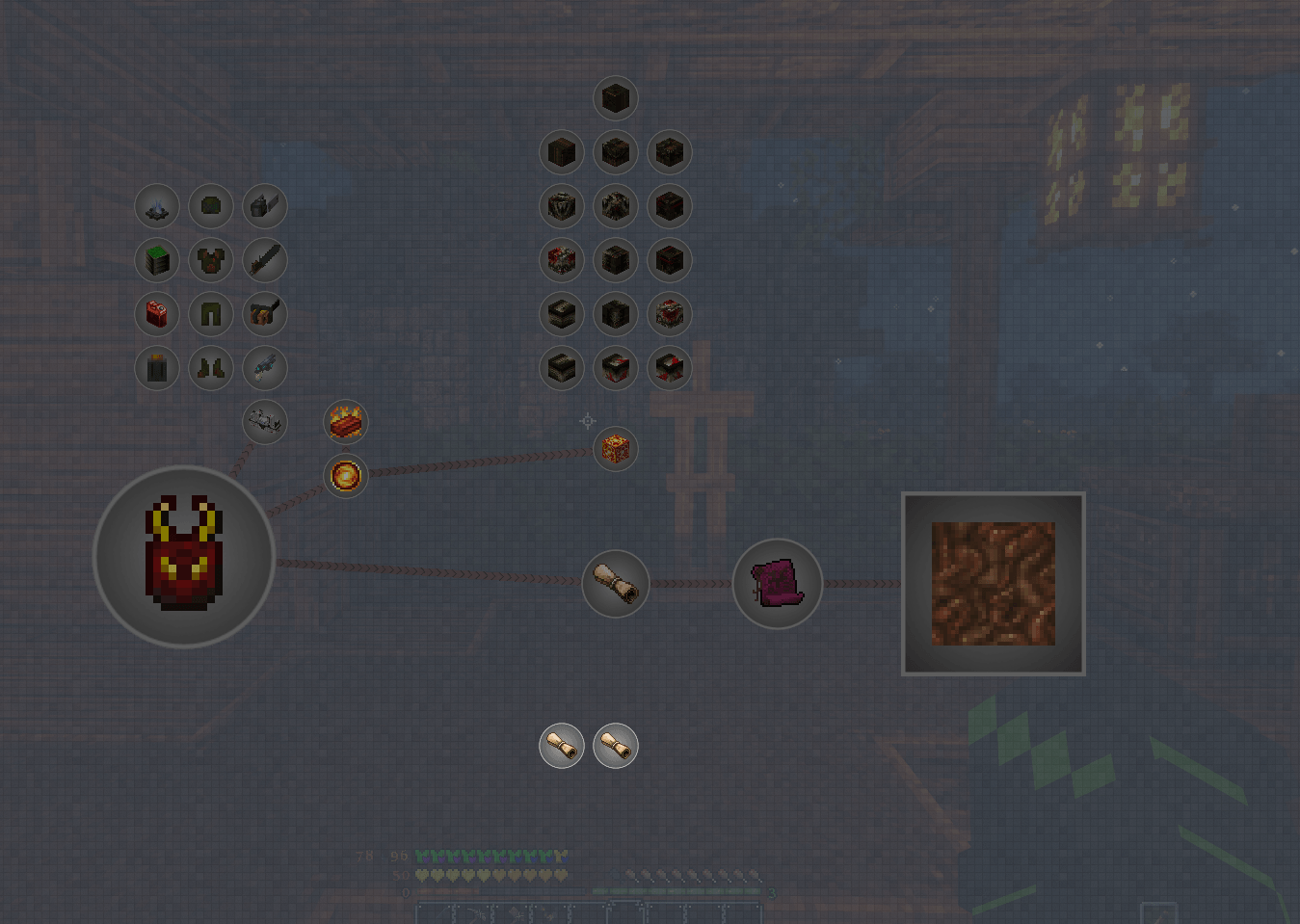Click the scroll advancement in the center
This screenshot has height=924, width=1300.
[x=616, y=583]
